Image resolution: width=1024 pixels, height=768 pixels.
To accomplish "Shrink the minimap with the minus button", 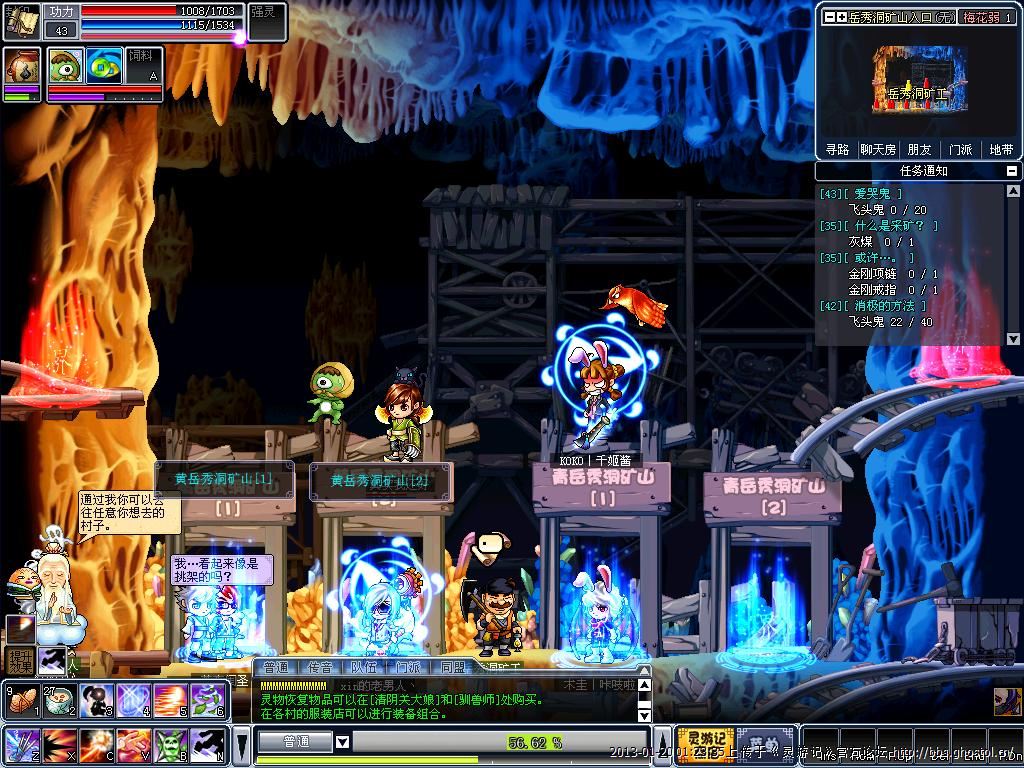I will point(829,17).
